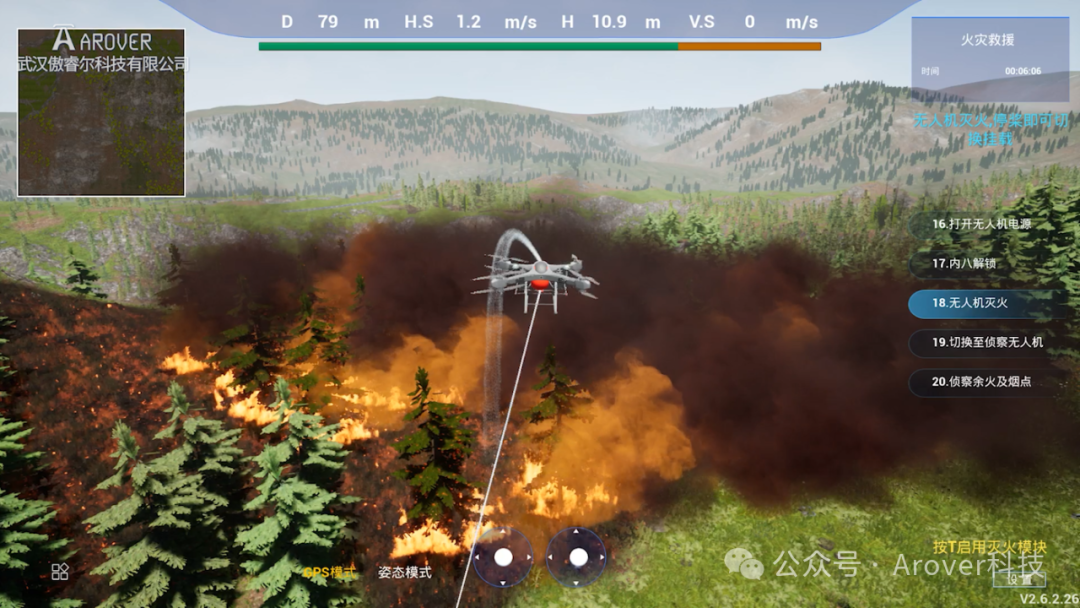Switch to 姿态模式 attitude mode
This screenshot has height=608, width=1080.
[x=405, y=573]
